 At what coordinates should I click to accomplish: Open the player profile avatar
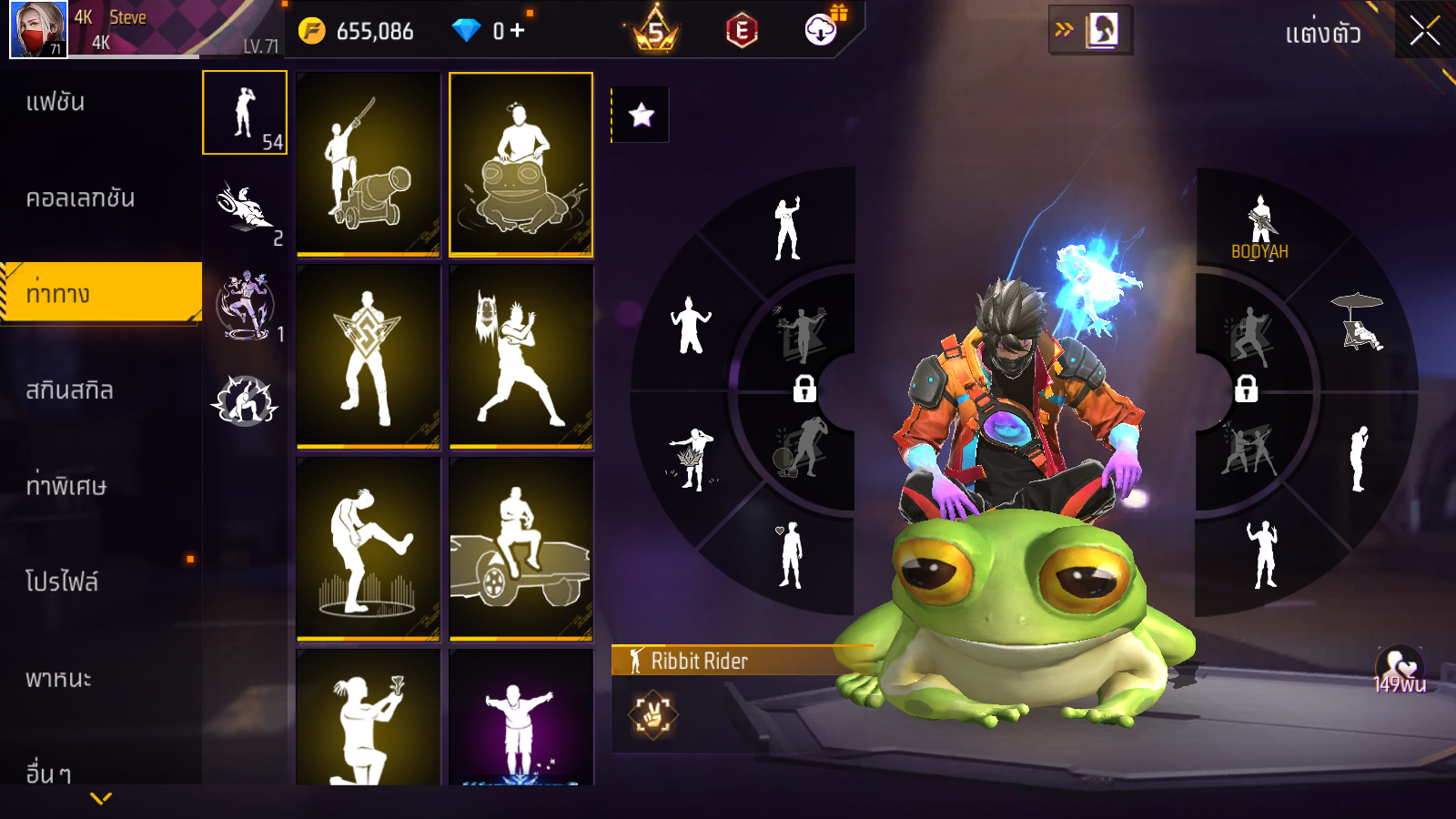click(x=38, y=29)
